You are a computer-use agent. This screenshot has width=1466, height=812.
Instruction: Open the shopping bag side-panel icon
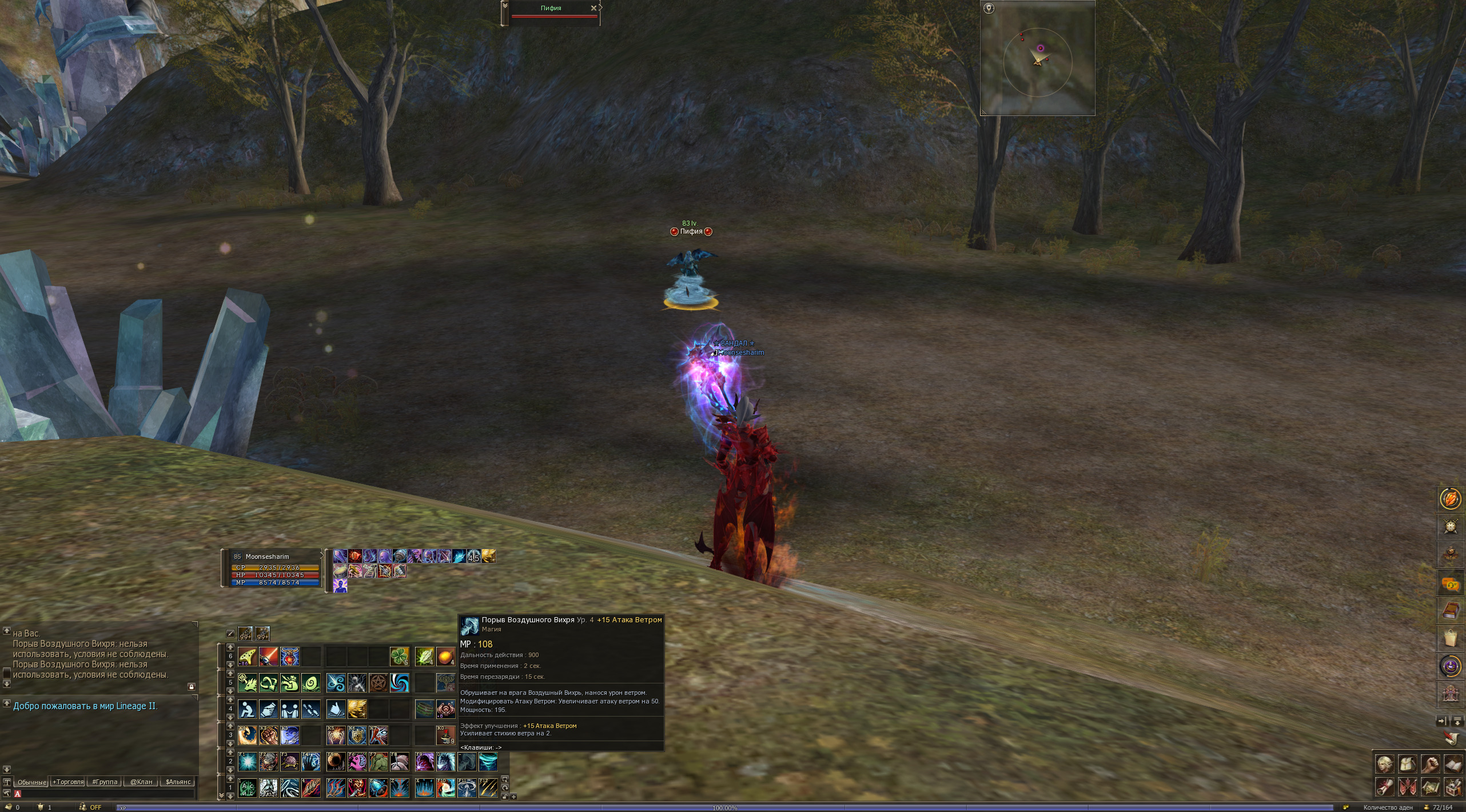tap(1451, 638)
